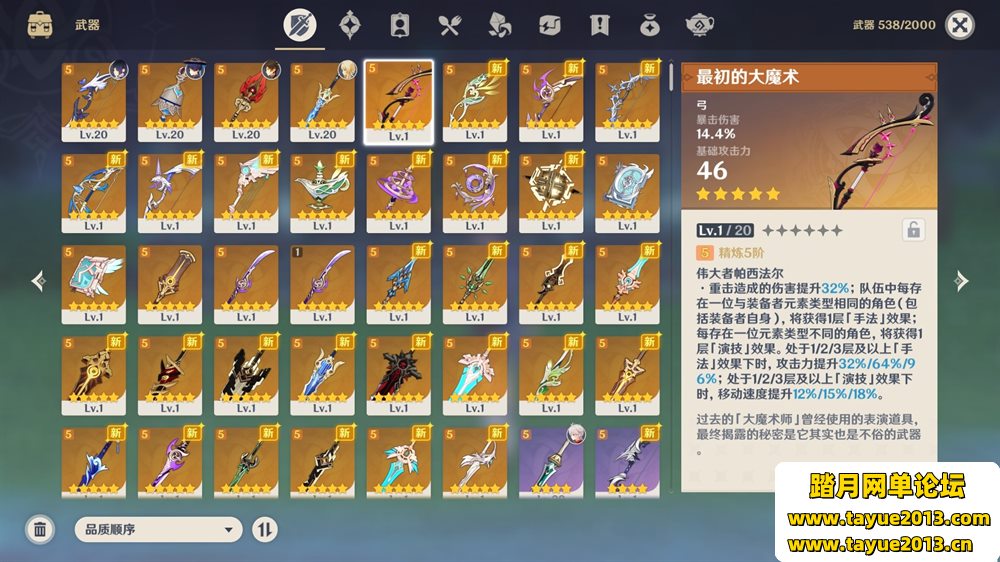Viewport: 1000px width, 562px height.
Task: Select the golden cube catalyst weapon
Action: click(x=550, y=192)
